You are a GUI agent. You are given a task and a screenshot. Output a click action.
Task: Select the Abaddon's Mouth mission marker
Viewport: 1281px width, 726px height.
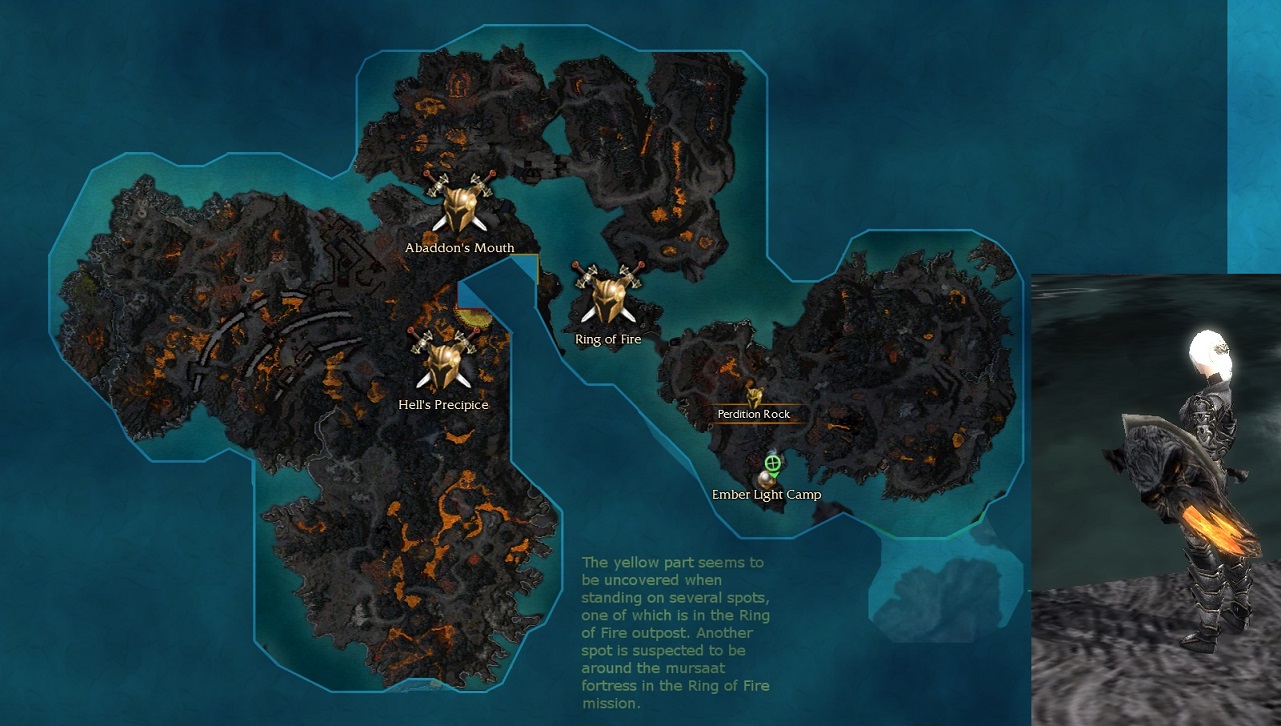tap(459, 206)
